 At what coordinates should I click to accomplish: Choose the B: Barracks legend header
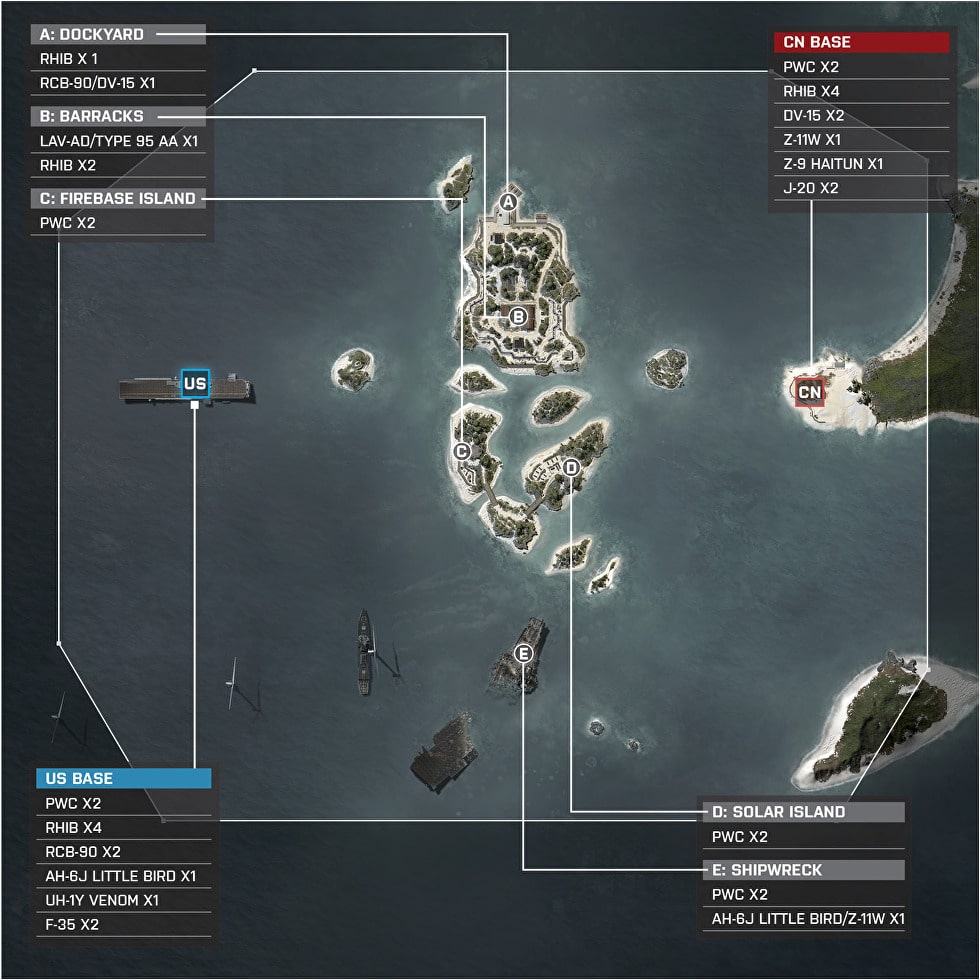[118, 116]
